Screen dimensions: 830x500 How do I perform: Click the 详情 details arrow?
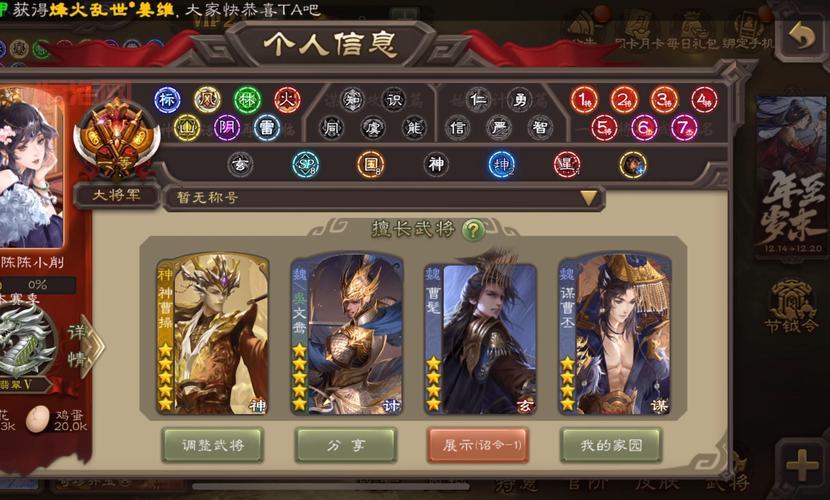click(88, 343)
